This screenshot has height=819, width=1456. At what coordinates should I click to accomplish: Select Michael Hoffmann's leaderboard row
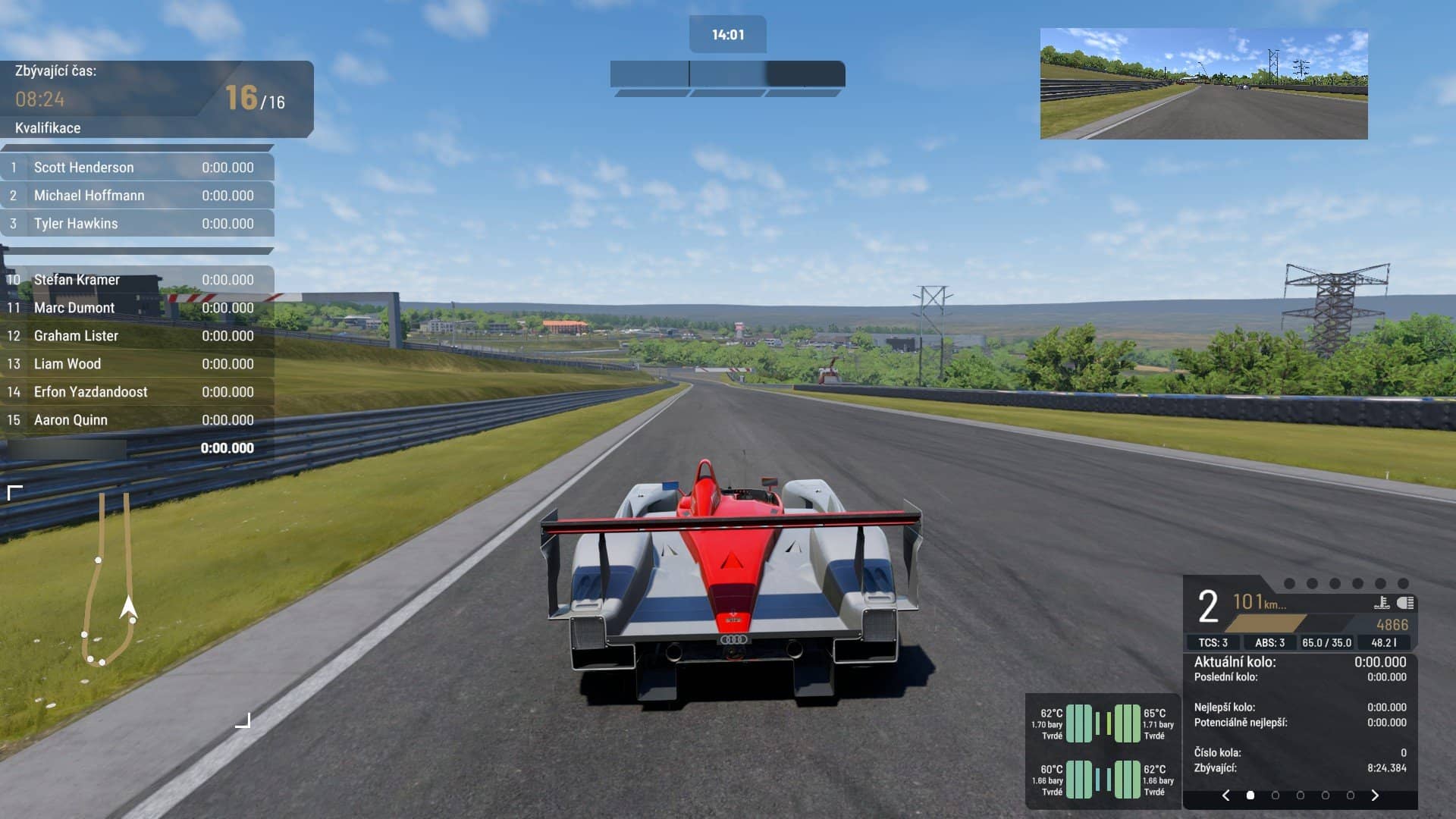(137, 196)
